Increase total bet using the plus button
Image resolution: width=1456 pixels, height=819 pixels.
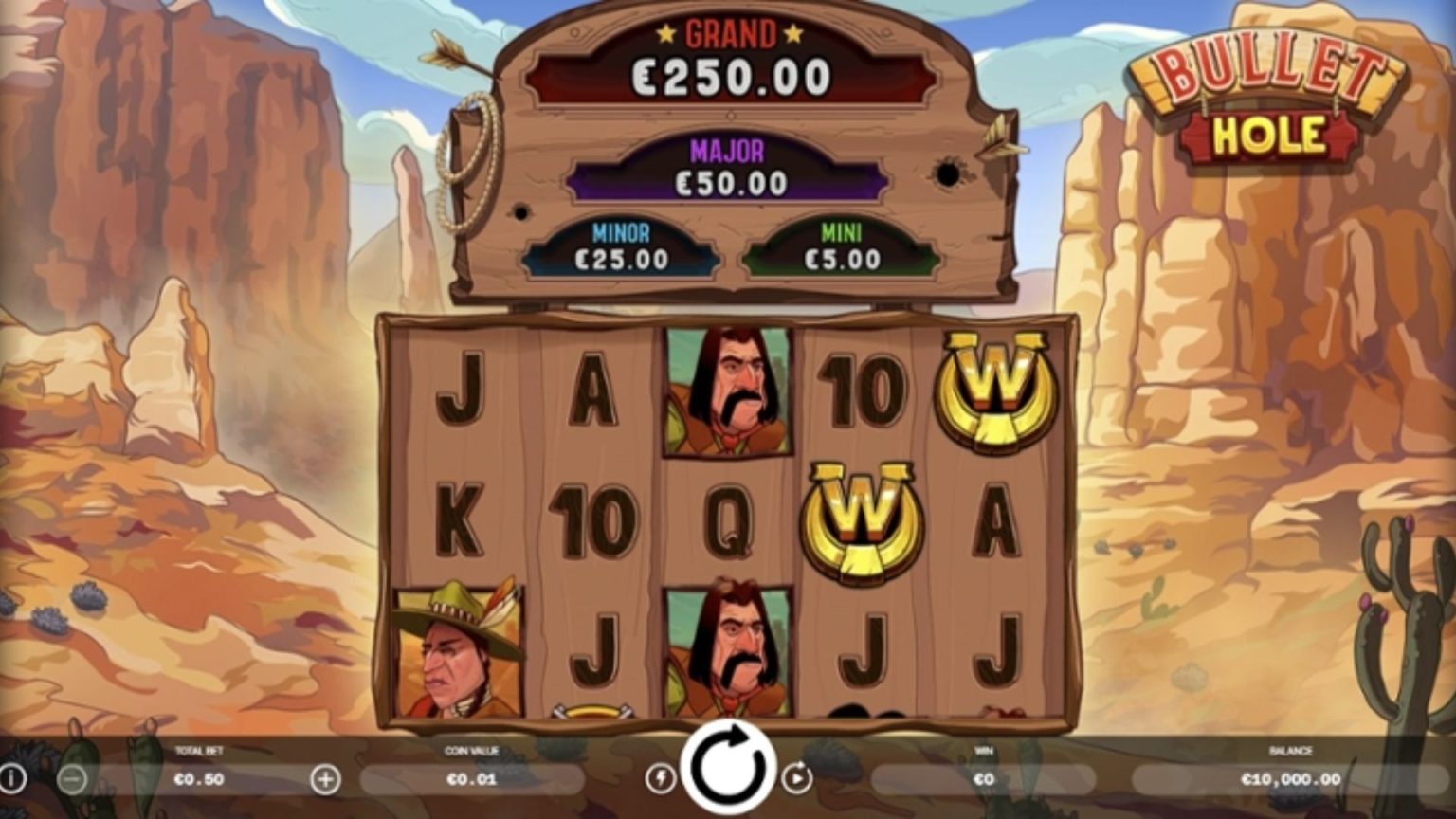coord(327,779)
